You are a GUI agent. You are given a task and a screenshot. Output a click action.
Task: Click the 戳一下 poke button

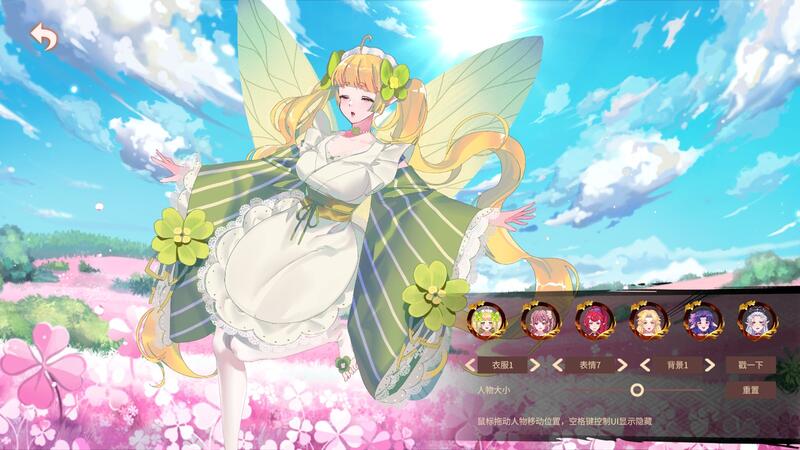[x=751, y=365]
